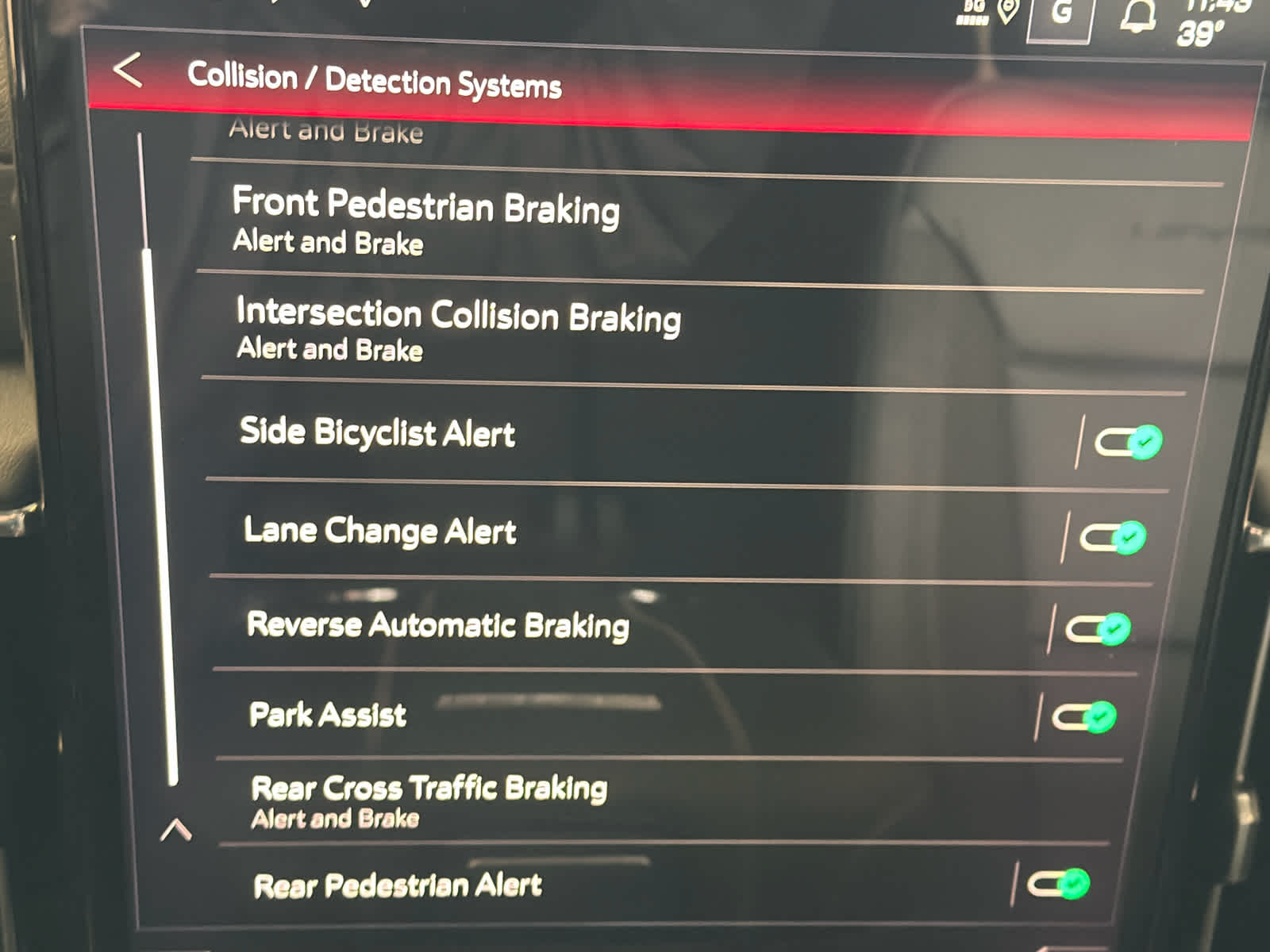
Task: Toggle Rear Pedestrian Alert switch
Action: pyautogui.click(x=1059, y=884)
